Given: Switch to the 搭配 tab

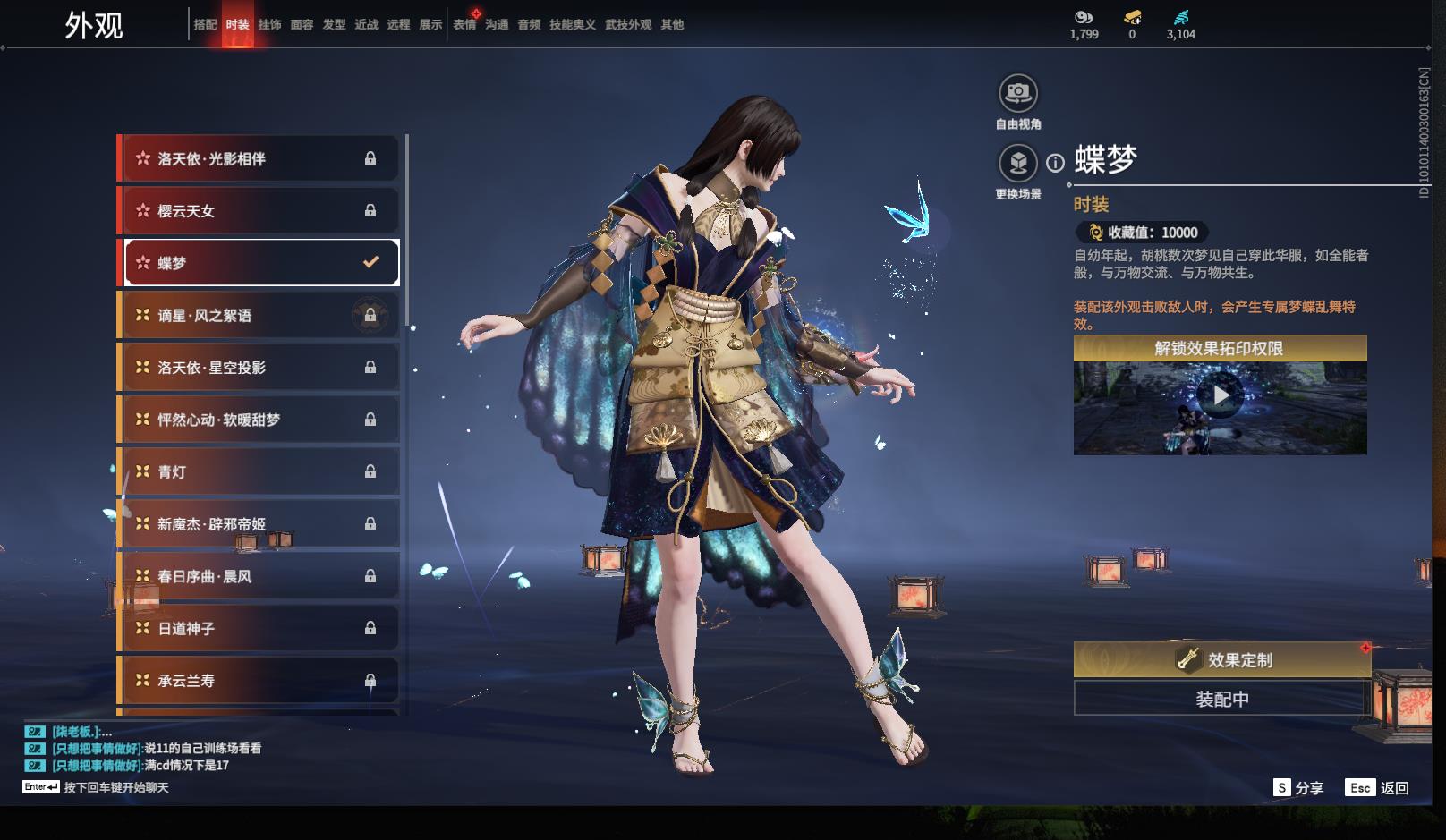Looking at the screenshot, I should coord(205,25).
